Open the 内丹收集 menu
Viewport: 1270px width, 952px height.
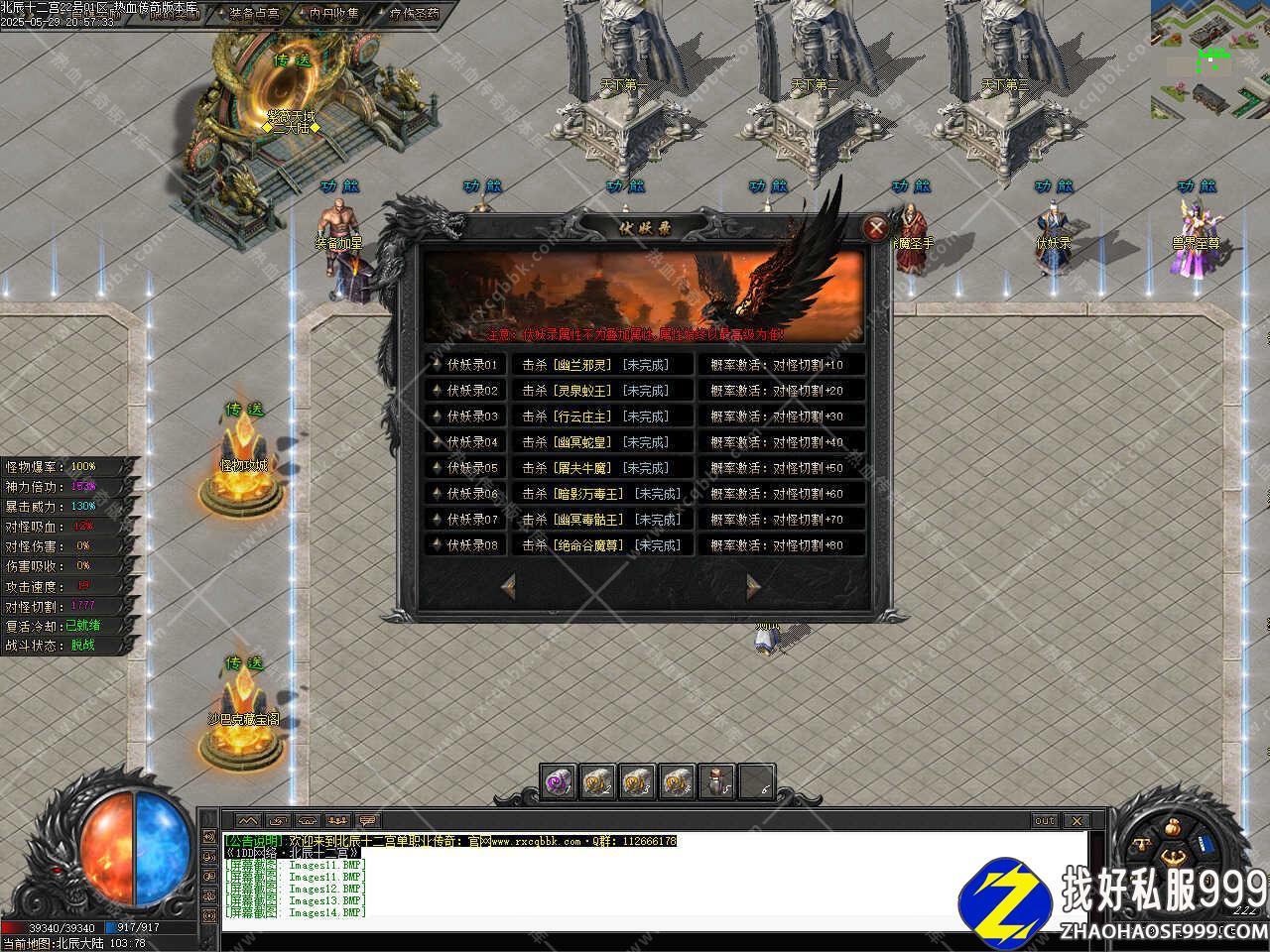coord(333,14)
